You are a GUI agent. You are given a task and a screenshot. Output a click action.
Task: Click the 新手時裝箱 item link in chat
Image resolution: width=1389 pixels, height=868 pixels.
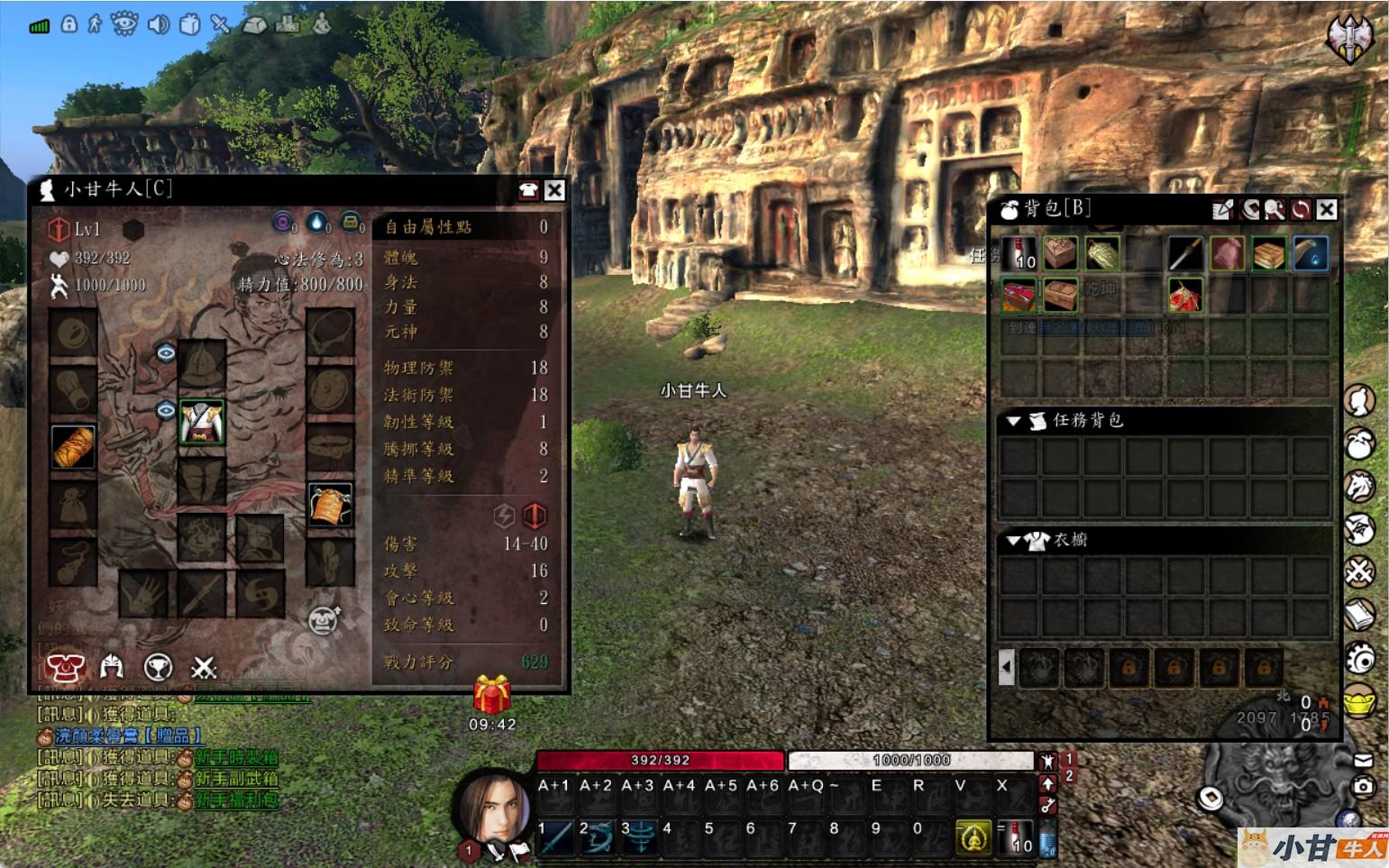(x=236, y=757)
